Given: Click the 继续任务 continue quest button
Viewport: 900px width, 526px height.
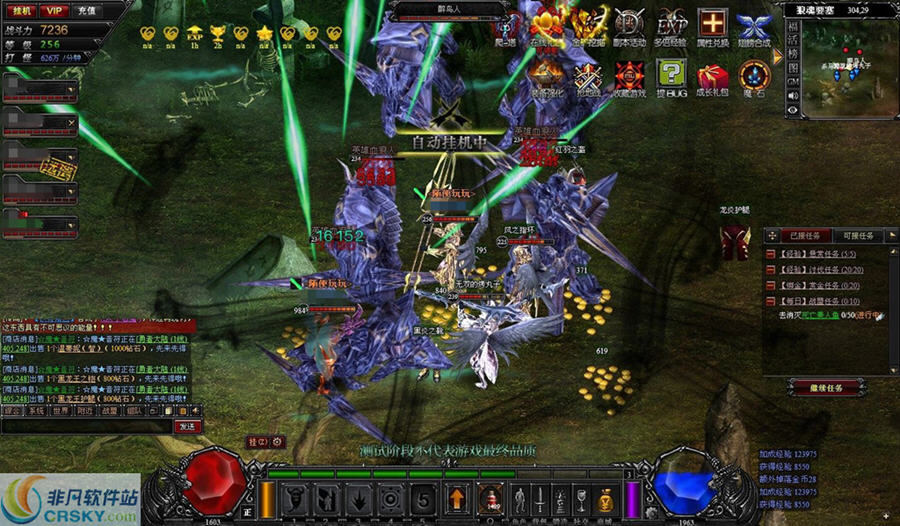Looking at the screenshot, I should pos(827,387).
